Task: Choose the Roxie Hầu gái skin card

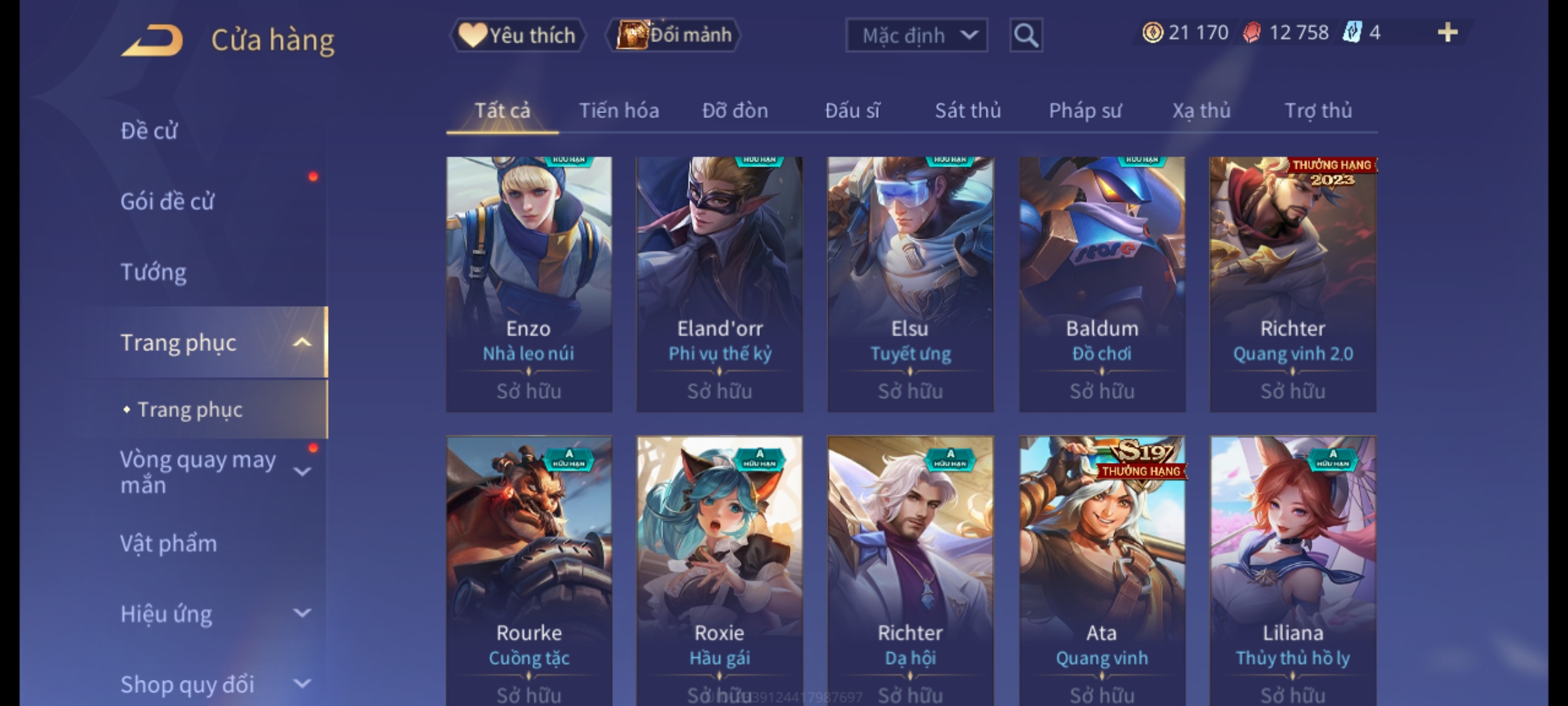Action: [719, 569]
